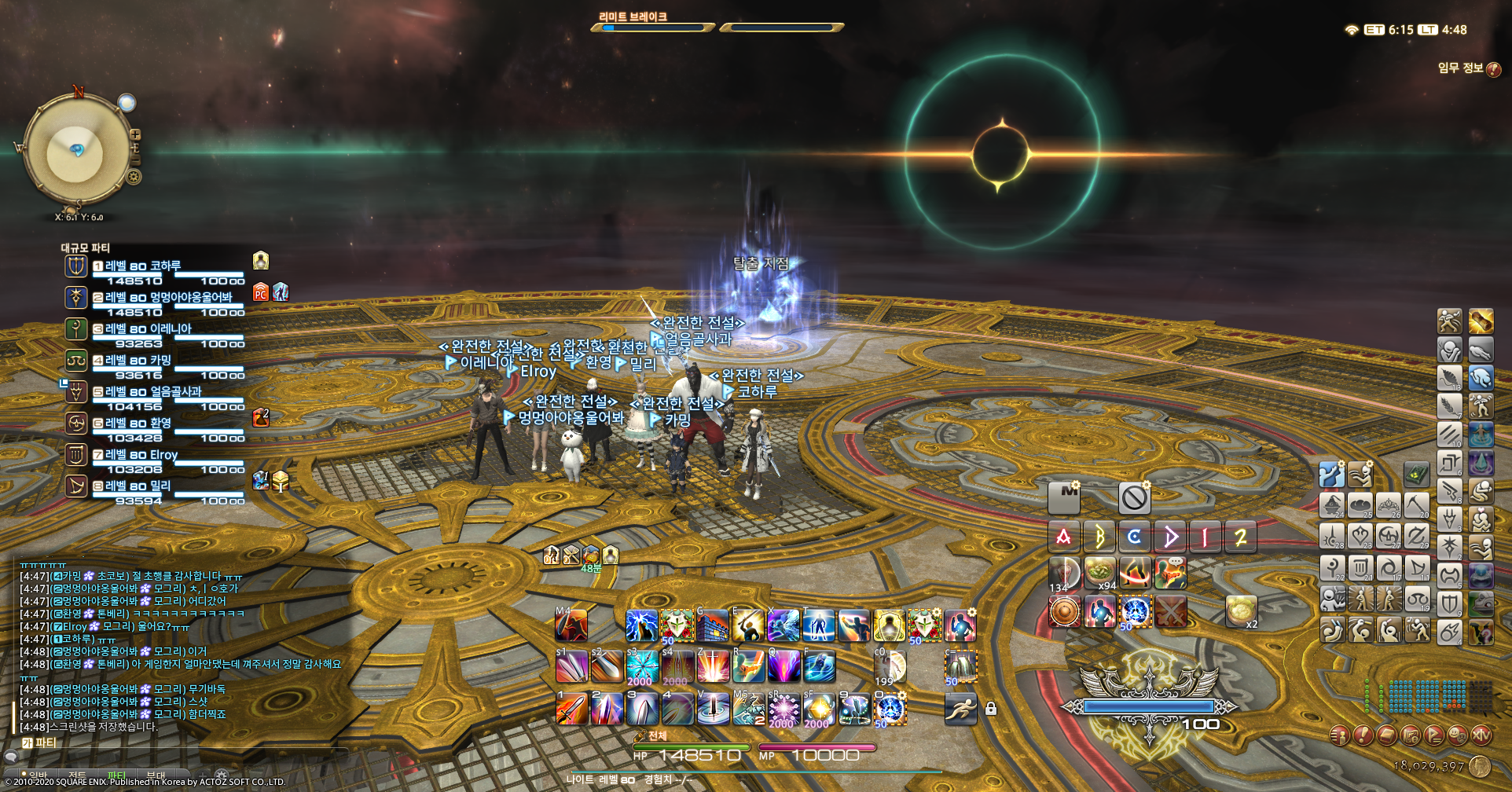This screenshot has height=792, width=1512.
Task: Place waymark A
Action: [x=1063, y=537]
